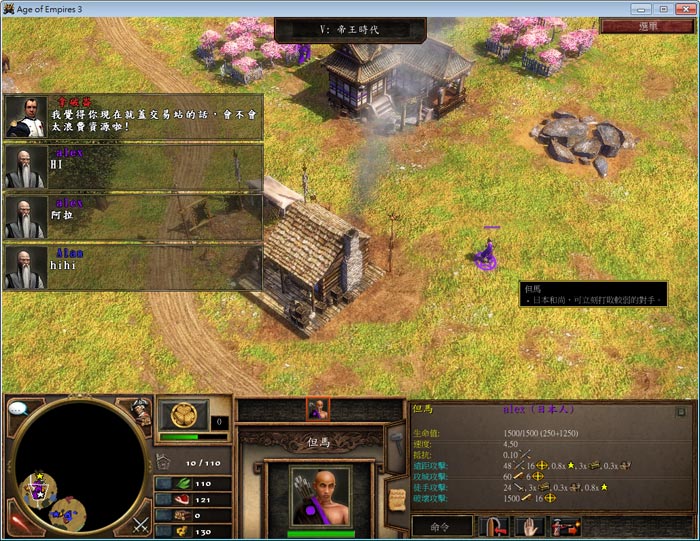The width and height of the screenshot is (700, 541).
Task: Close the Age of Empires 3 window
Action: pyautogui.click(x=686, y=7)
